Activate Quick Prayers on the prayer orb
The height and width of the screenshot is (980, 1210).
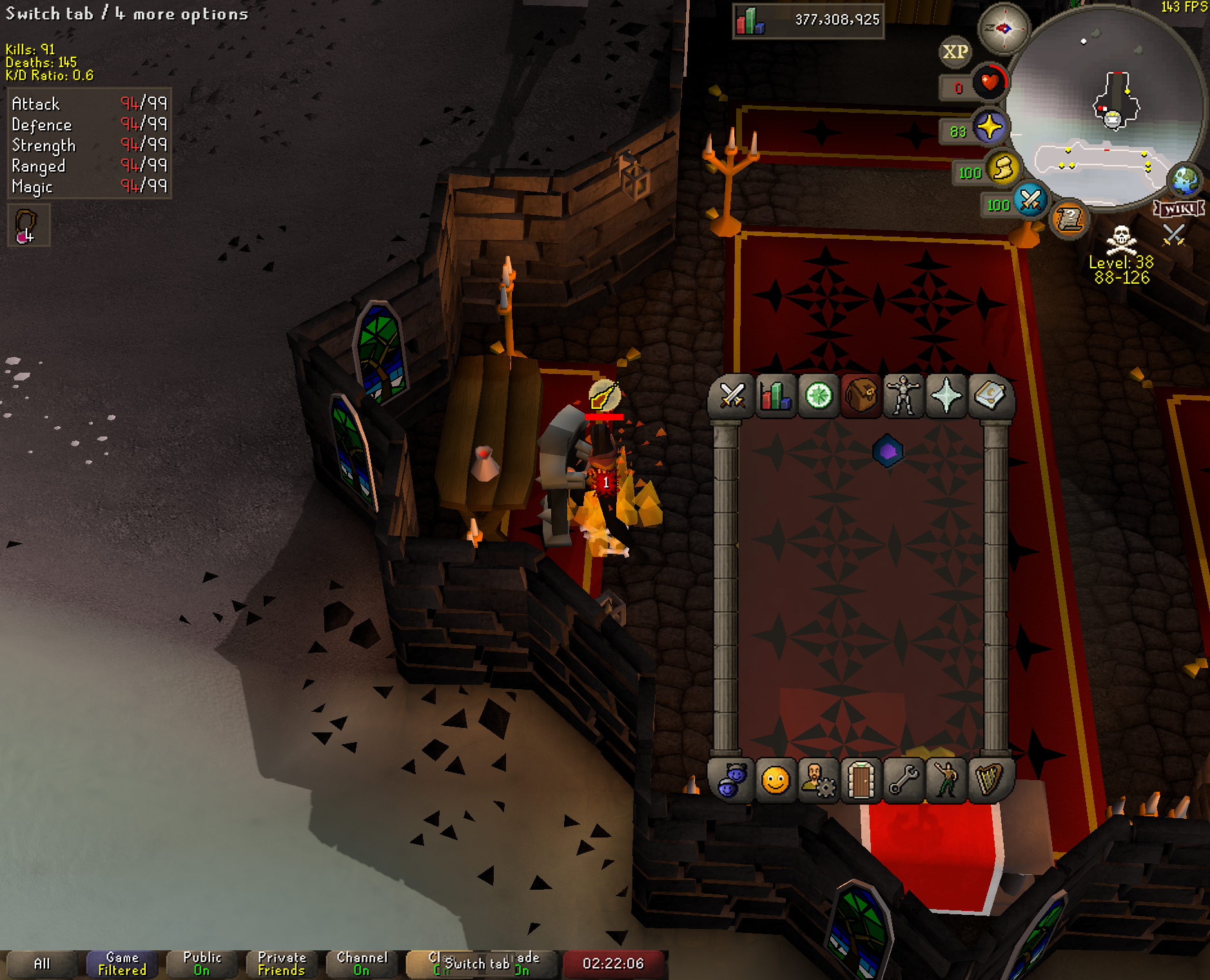pyautogui.click(x=989, y=127)
